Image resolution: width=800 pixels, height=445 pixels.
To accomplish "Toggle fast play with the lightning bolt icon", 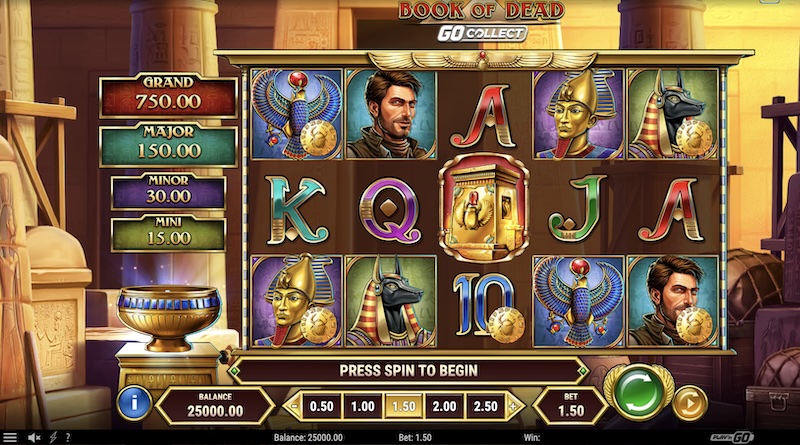I will click(52, 437).
